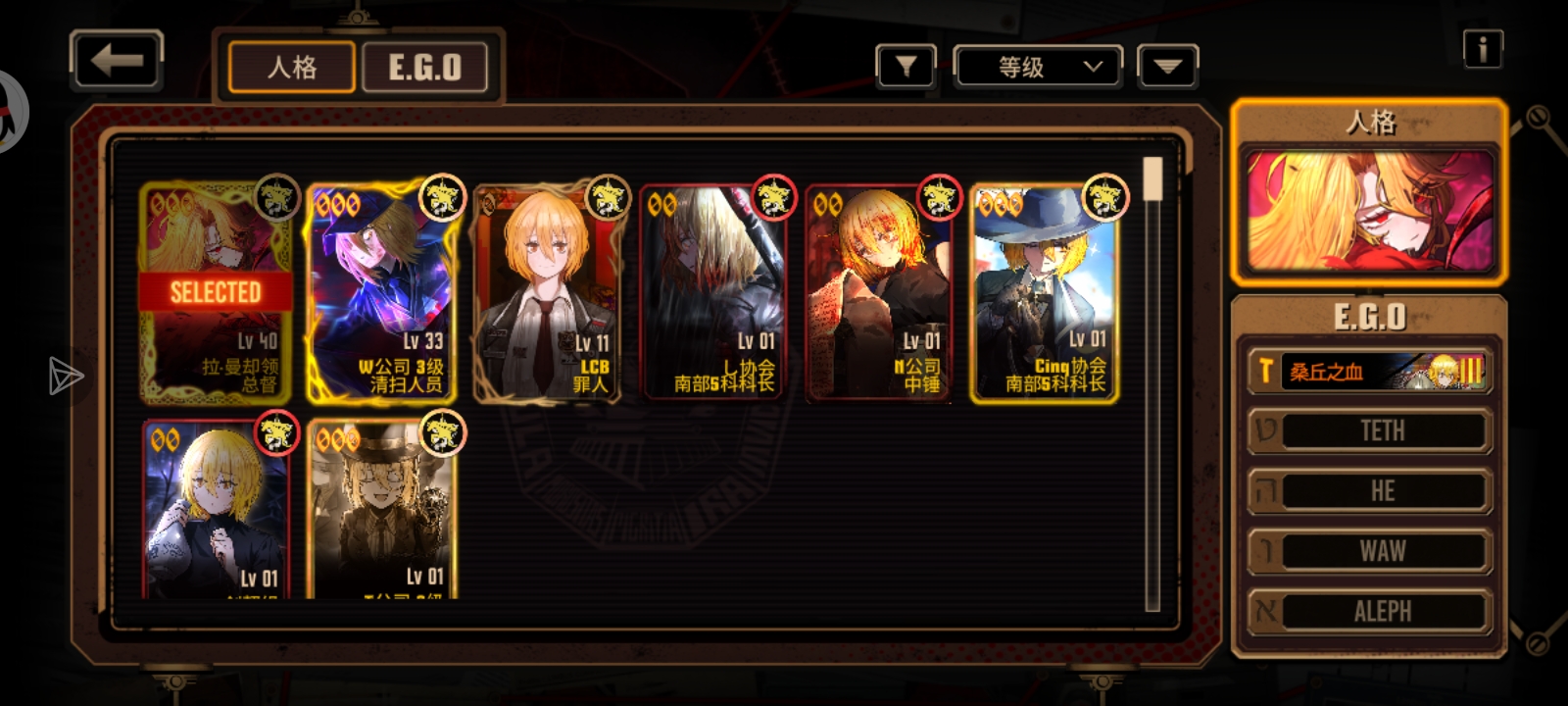This screenshot has height=706, width=1568.
Task: Go back with the arrow button
Action: 117,61
